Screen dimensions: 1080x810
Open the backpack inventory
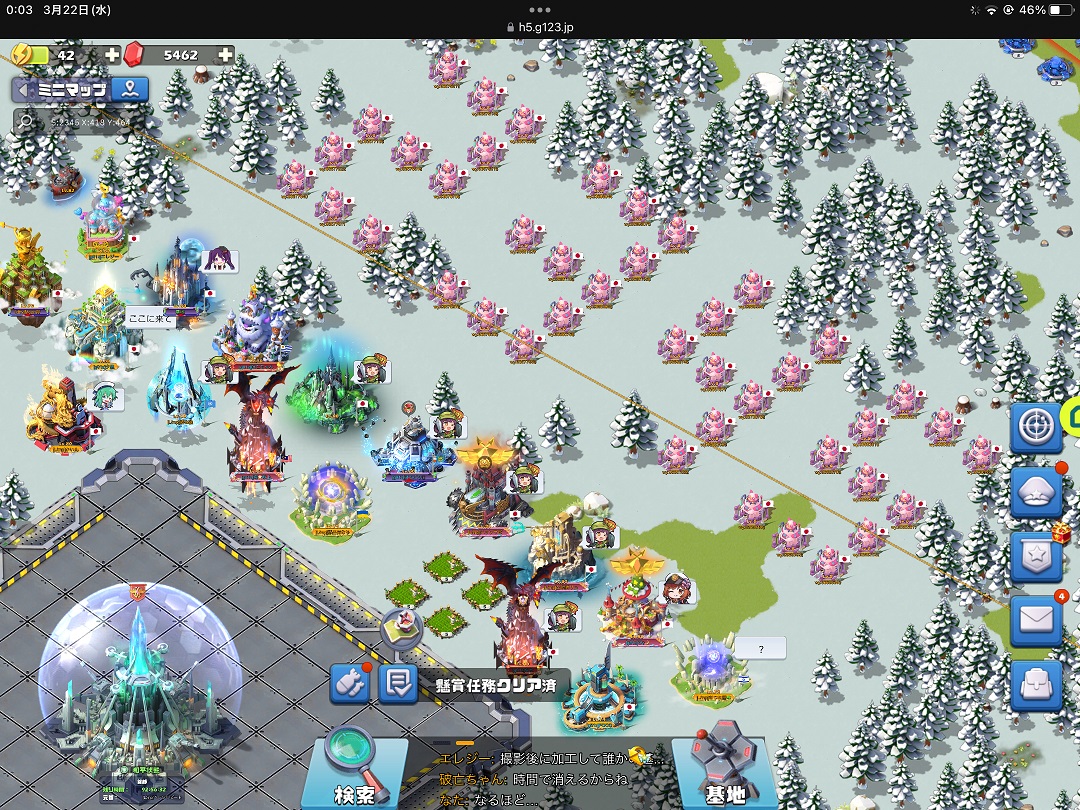click(x=1035, y=686)
